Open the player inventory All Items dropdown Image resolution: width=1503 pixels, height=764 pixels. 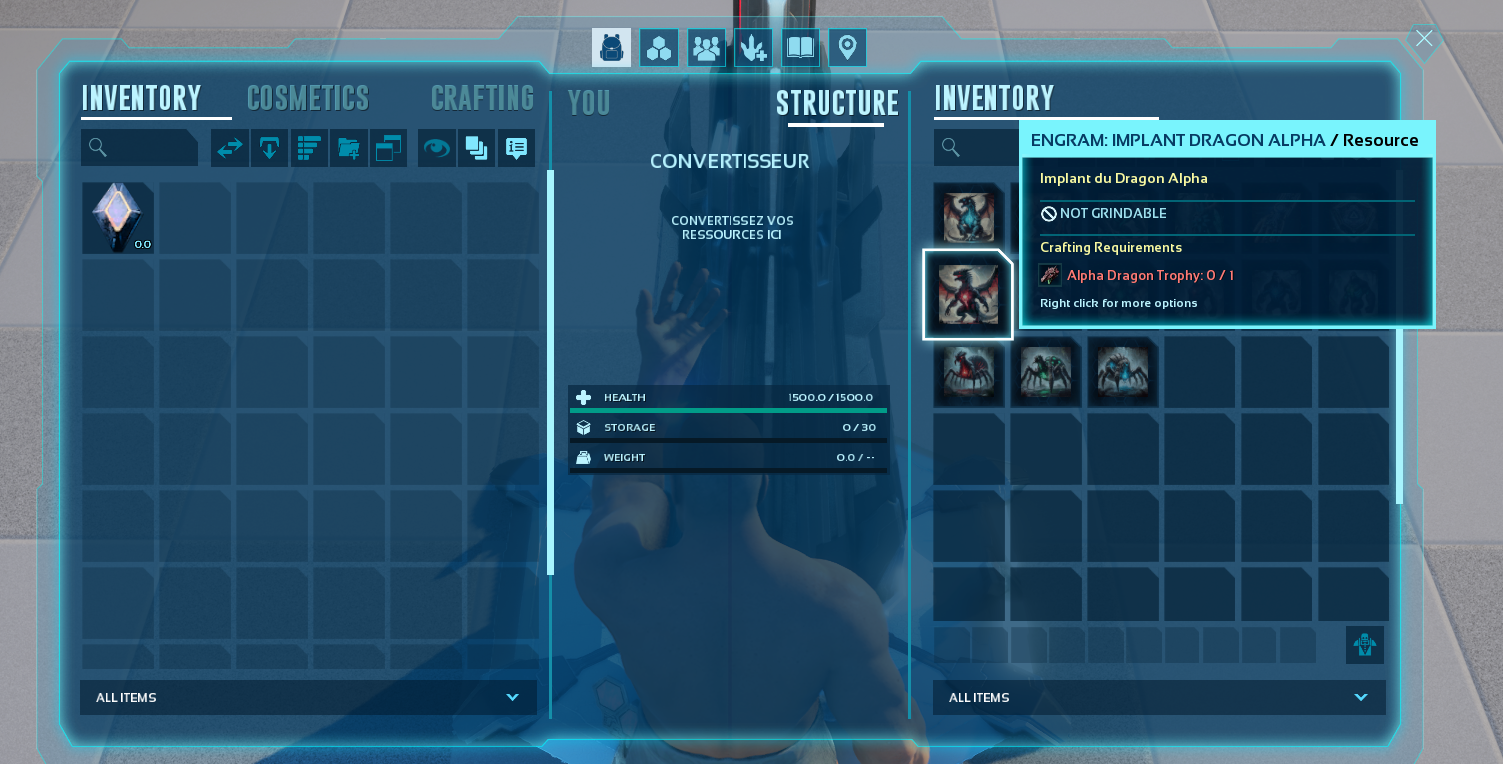point(308,697)
